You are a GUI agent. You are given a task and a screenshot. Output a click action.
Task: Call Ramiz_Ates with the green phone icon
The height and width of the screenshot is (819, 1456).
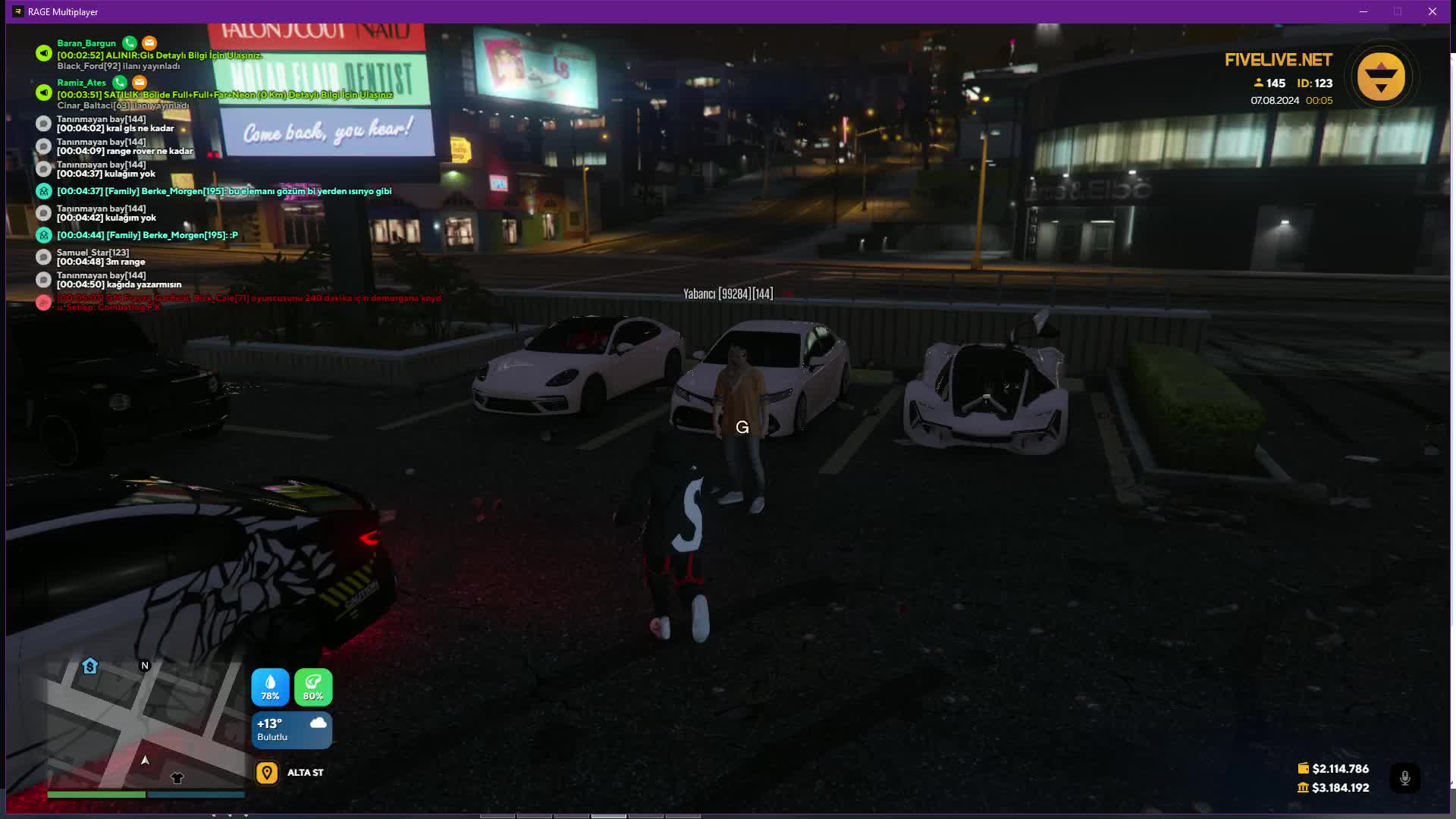tap(120, 82)
